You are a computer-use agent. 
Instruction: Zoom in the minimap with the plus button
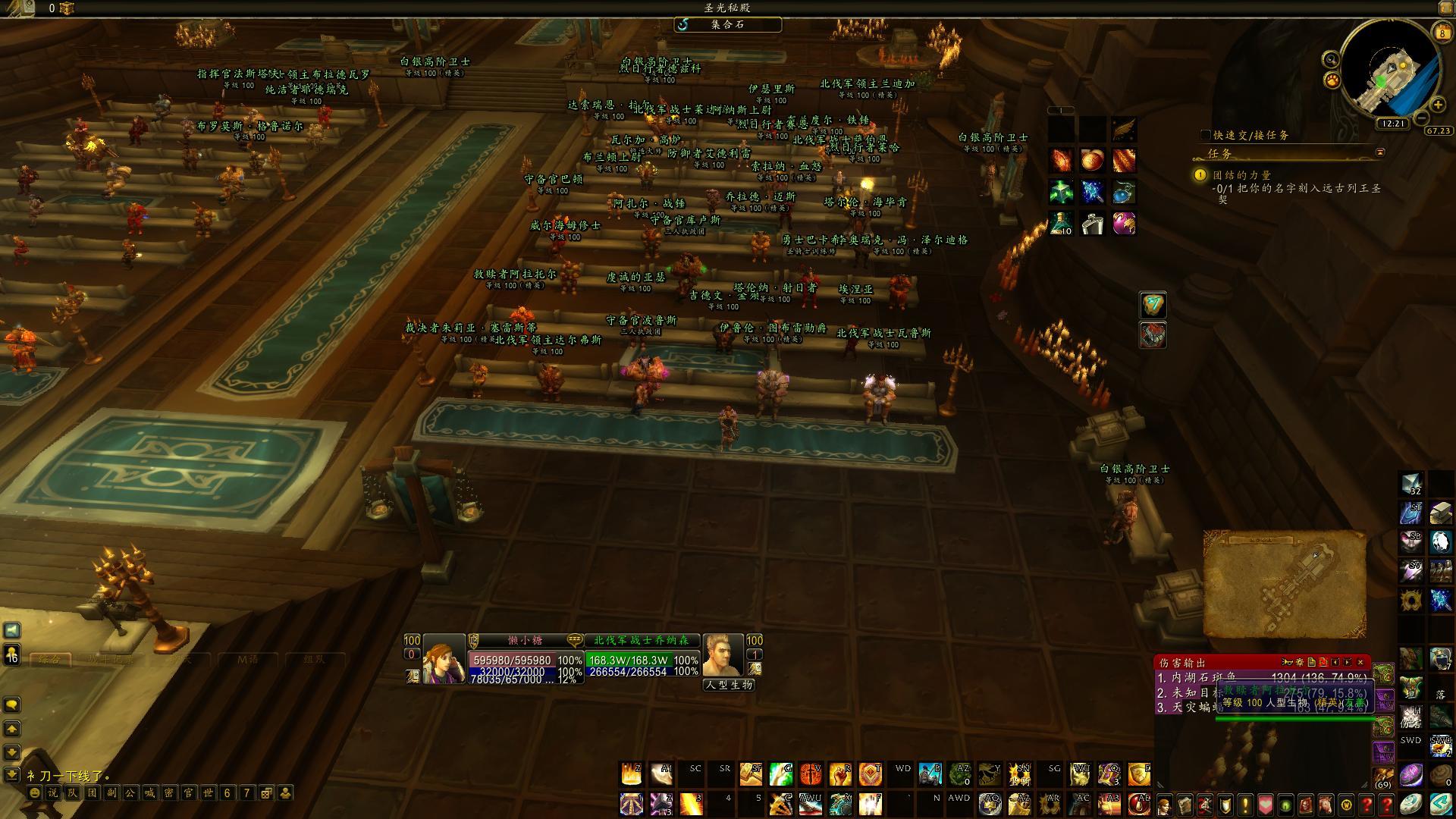pyautogui.click(x=1438, y=105)
